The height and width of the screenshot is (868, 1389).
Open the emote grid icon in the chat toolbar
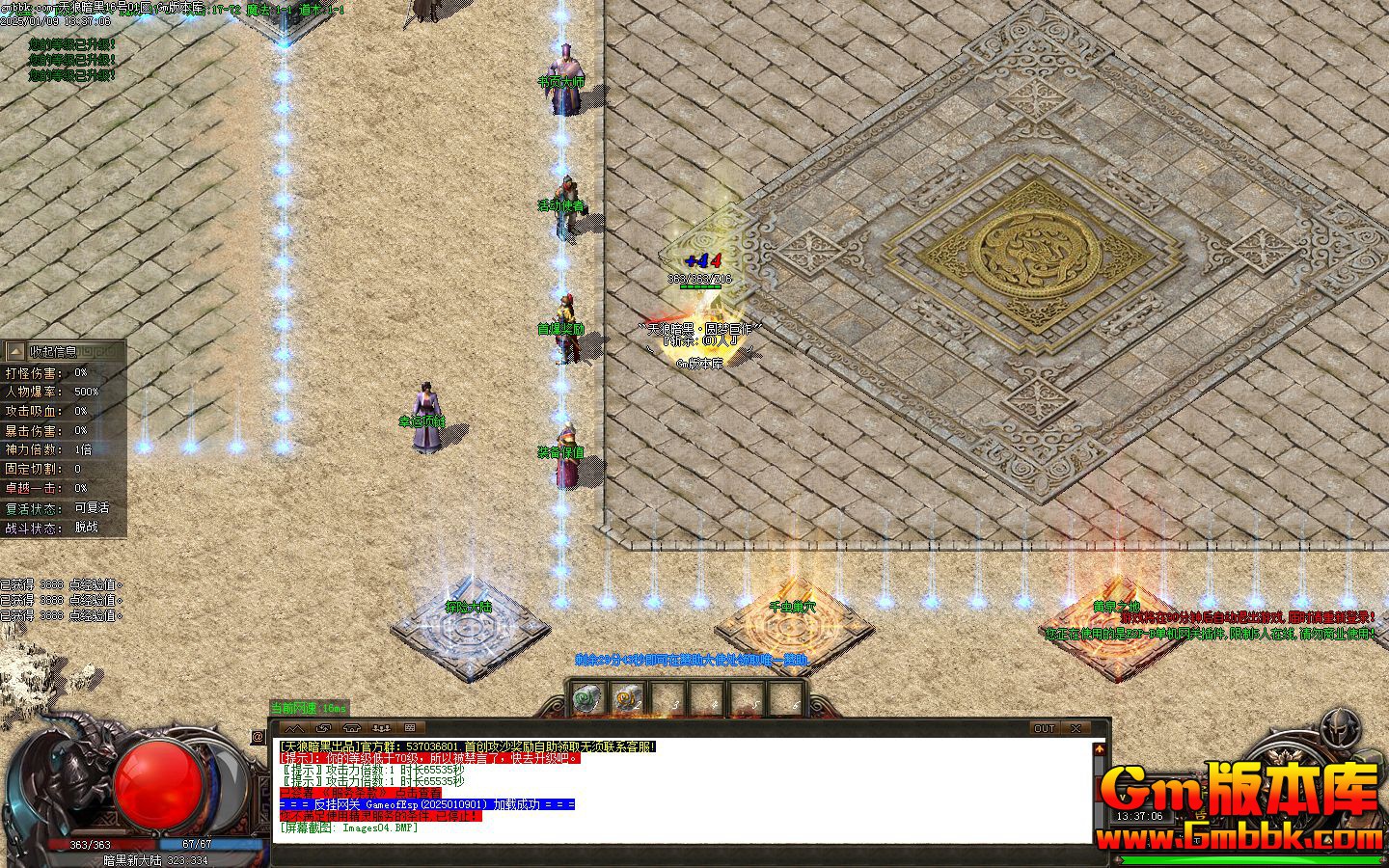410,728
